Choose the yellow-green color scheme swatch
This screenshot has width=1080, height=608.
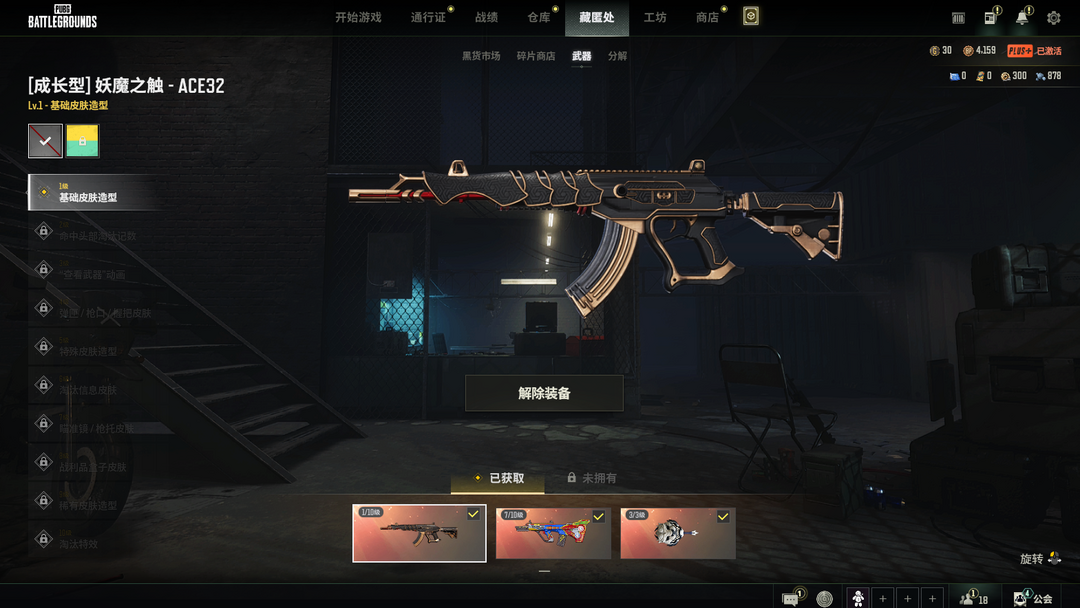coord(82,142)
